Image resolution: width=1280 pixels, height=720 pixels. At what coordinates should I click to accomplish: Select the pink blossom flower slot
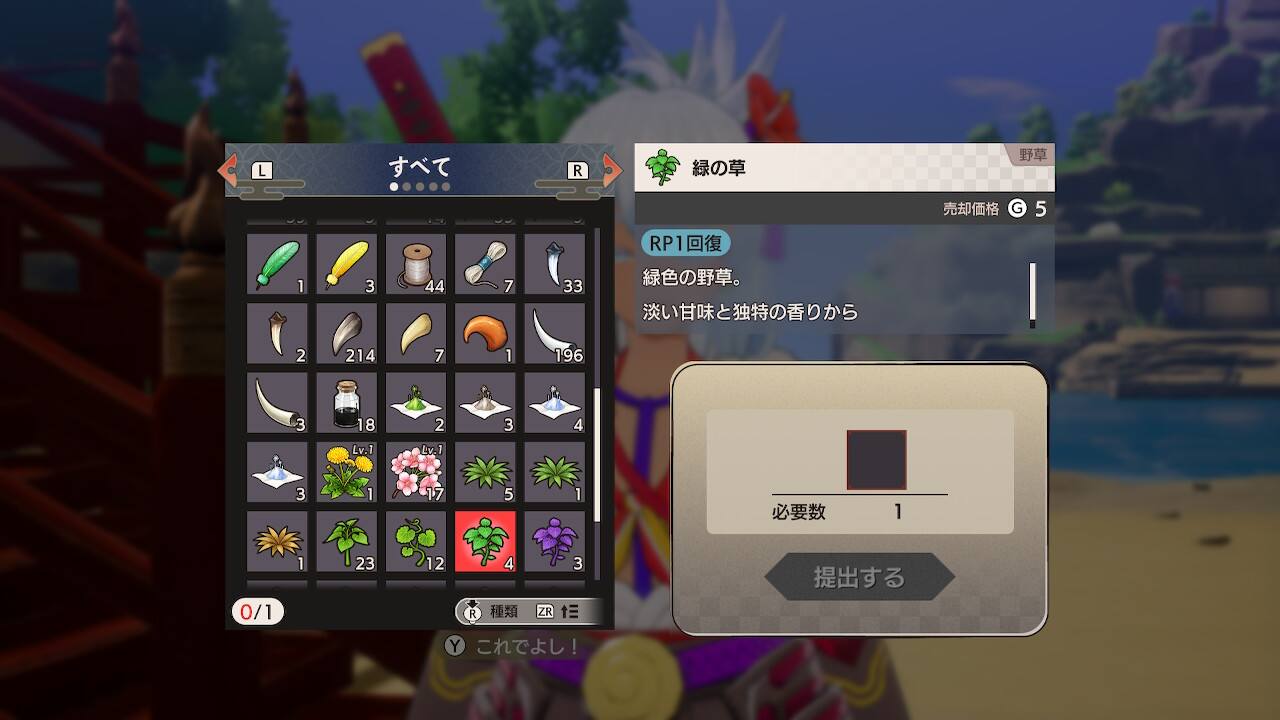click(416, 471)
